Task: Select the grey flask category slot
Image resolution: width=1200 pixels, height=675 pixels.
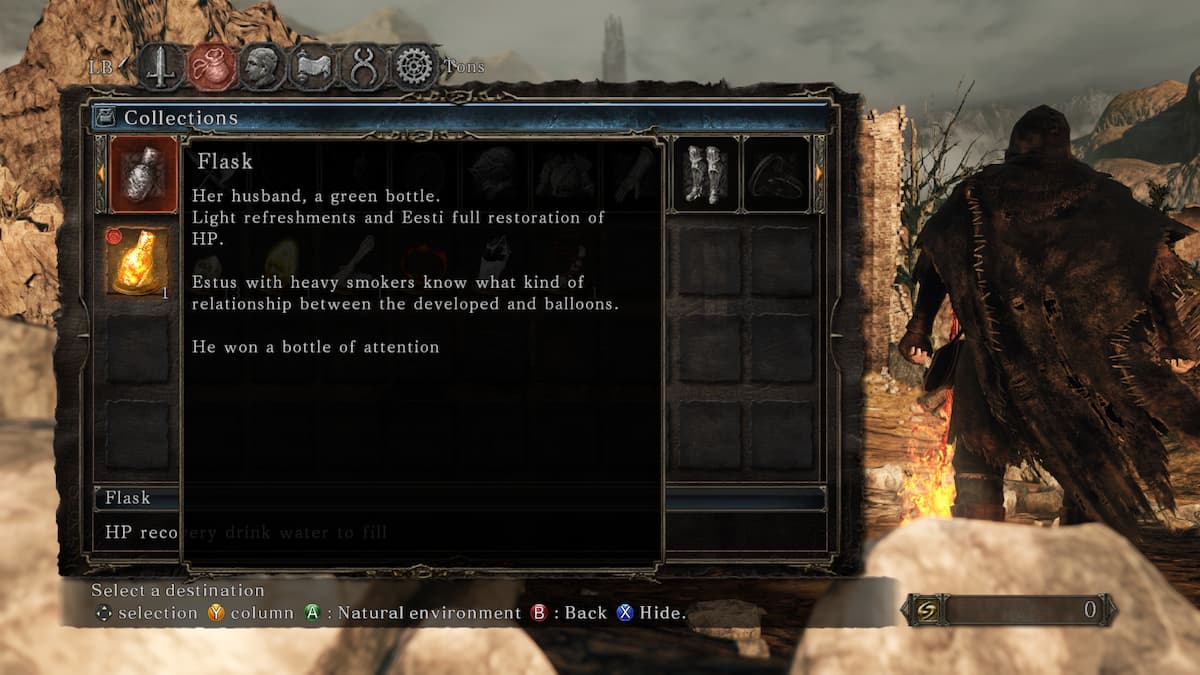Action: point(143,175)
